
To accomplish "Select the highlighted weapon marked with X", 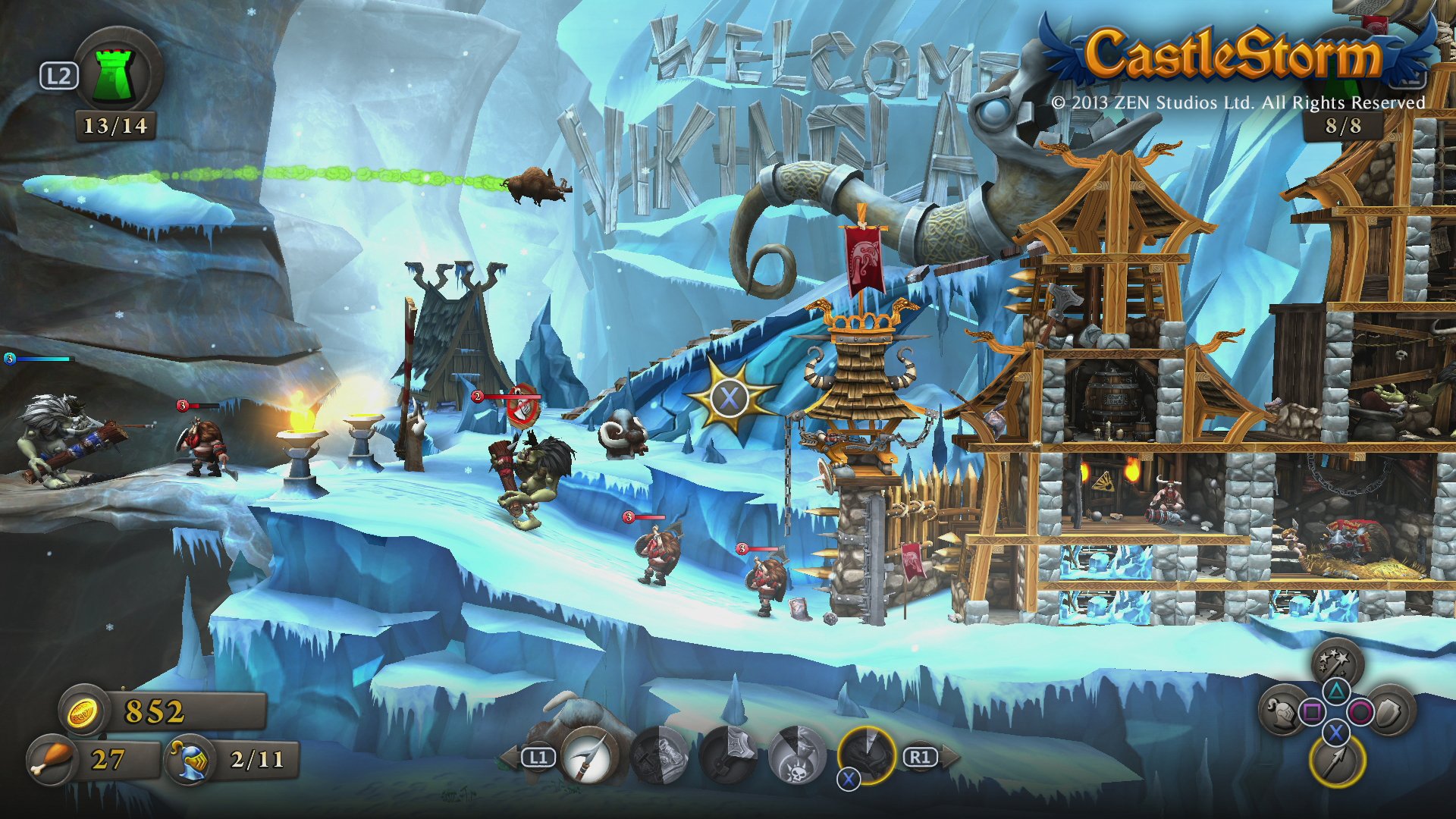I will tap(867, 756).
